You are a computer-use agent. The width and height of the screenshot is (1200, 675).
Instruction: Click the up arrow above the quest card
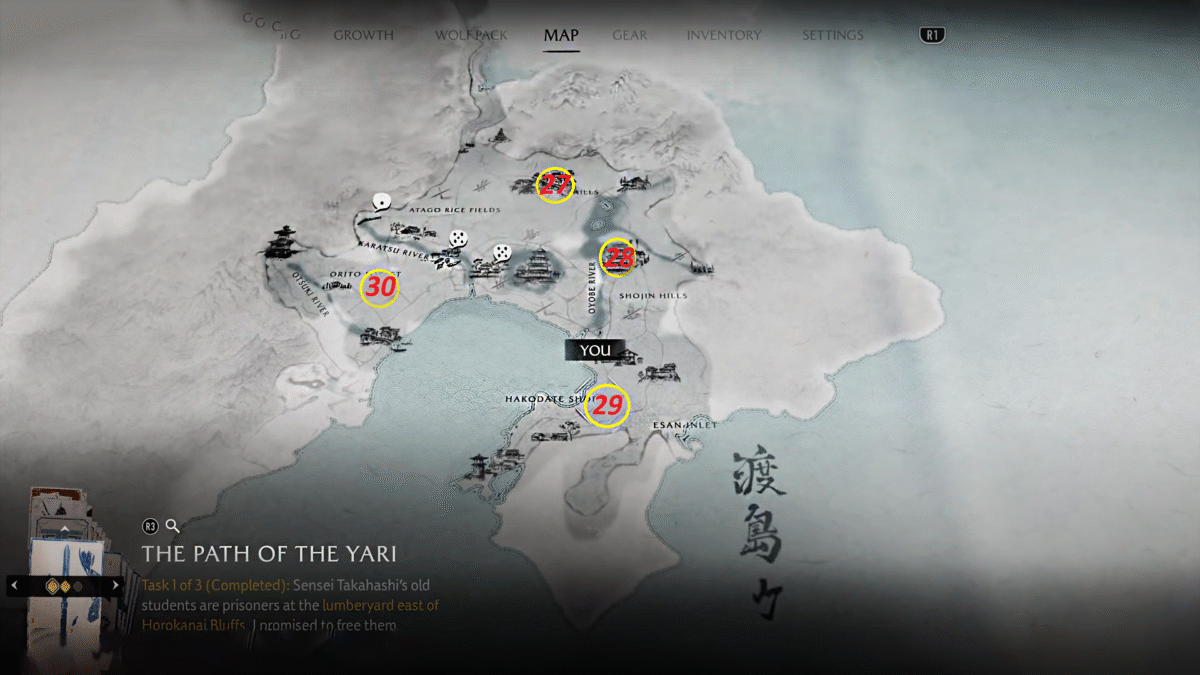point(65,528)
